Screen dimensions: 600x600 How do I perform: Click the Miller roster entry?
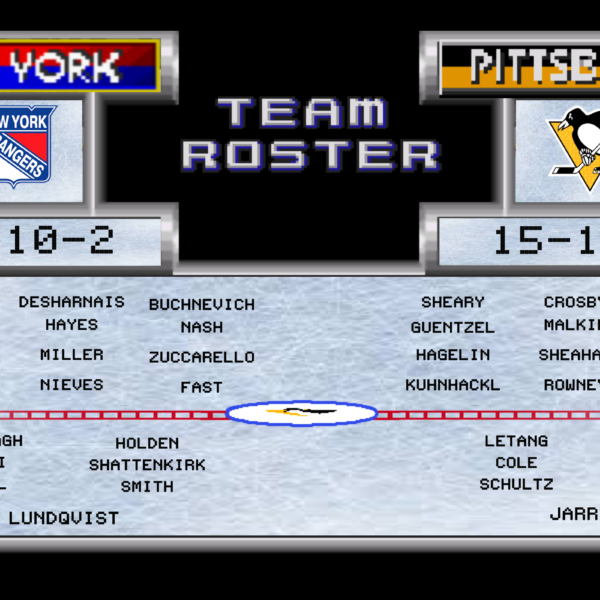click(x=72, y=355)
